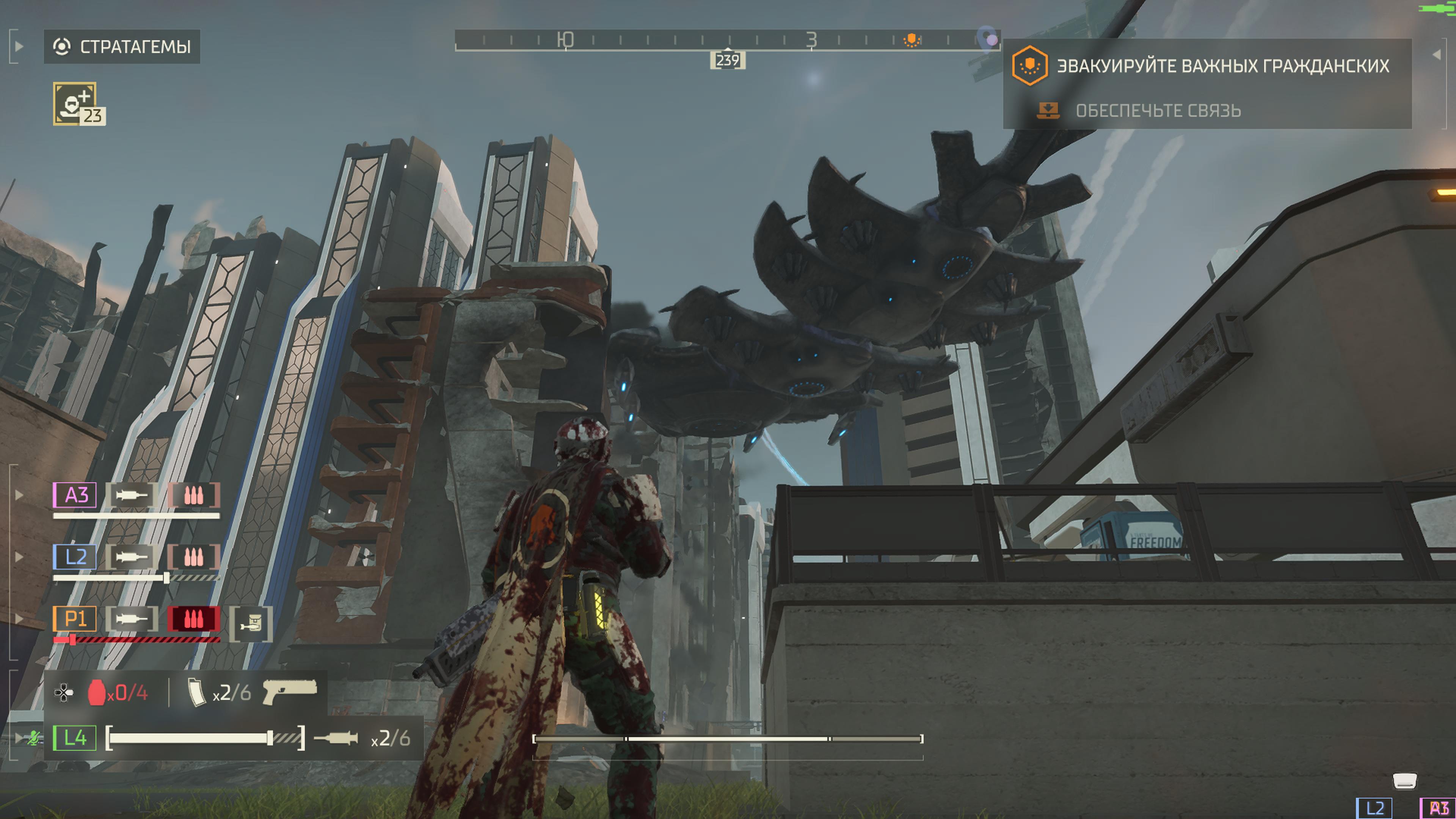The image size is (1456, 819).
Task: Open the Стратагемы panel header
Action: coord(121,46)
